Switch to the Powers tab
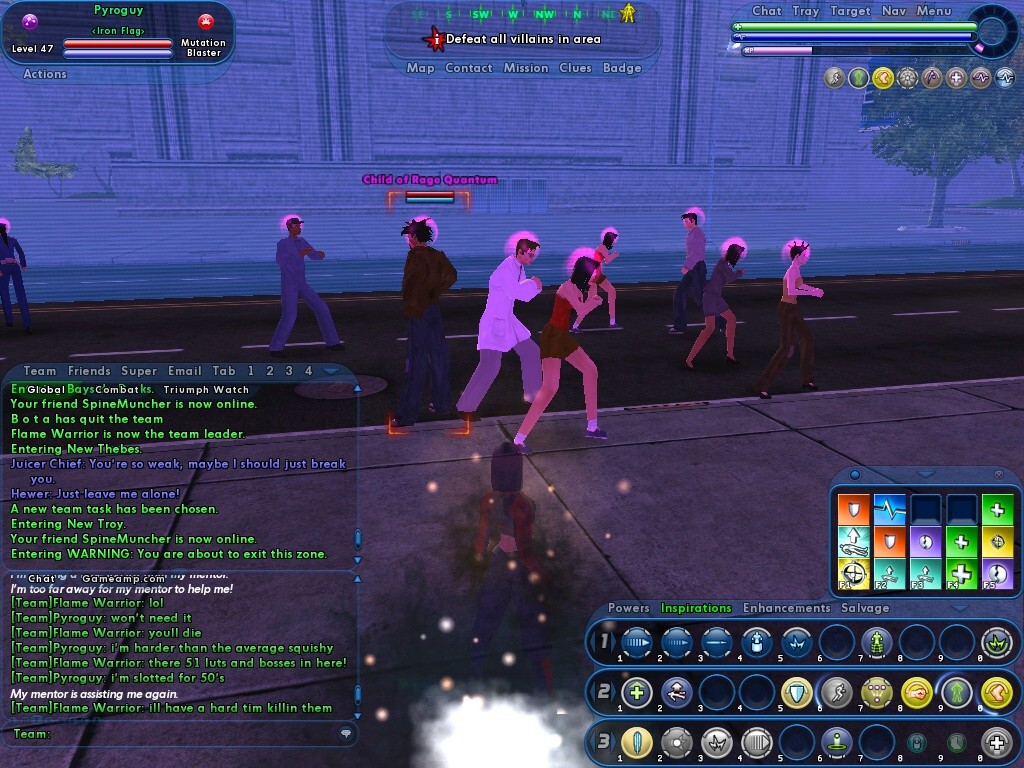Viewport: 1024px width, 768px height. 629,608
